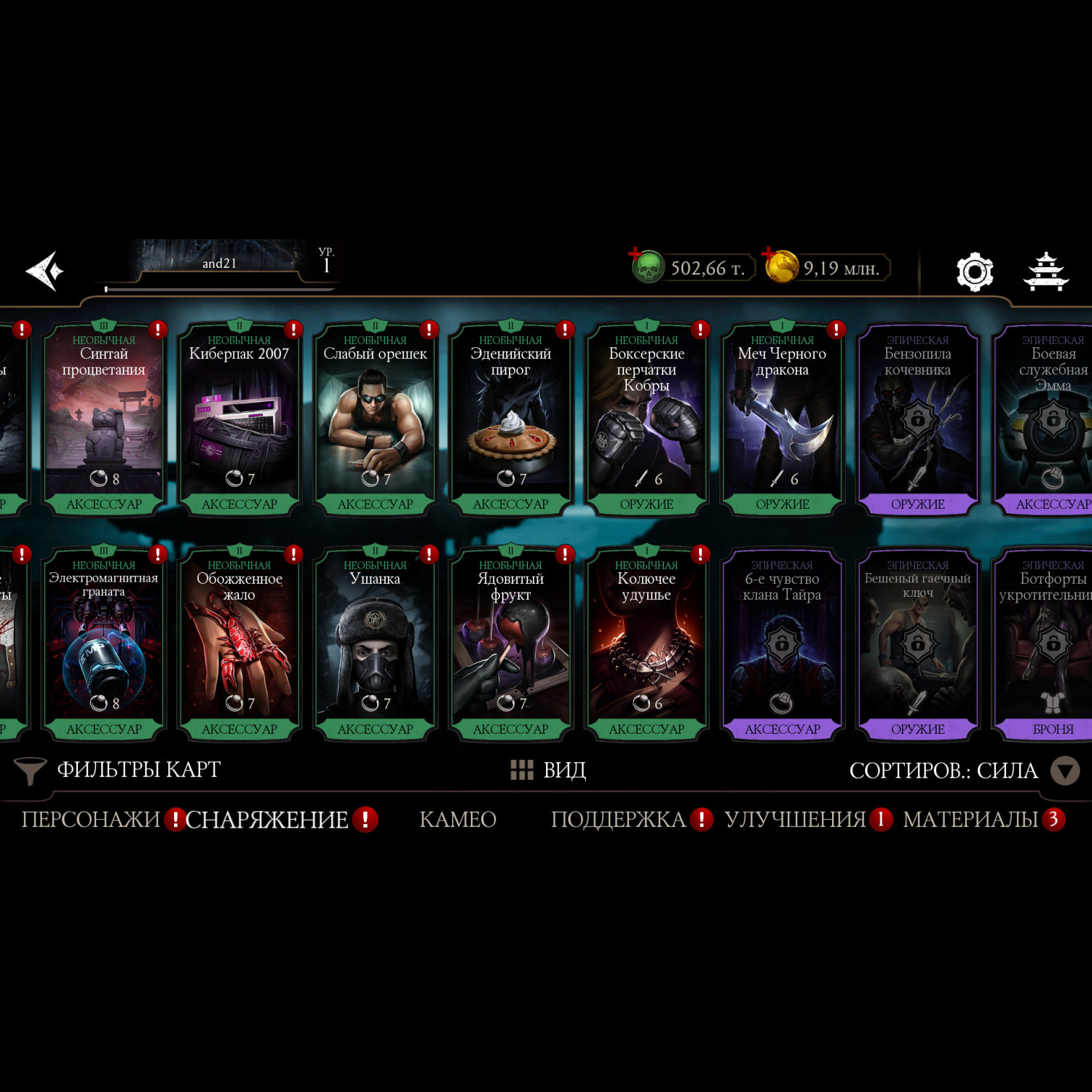
Task: Select the Эденийский пирог card
Action: (x=510, y=420)
